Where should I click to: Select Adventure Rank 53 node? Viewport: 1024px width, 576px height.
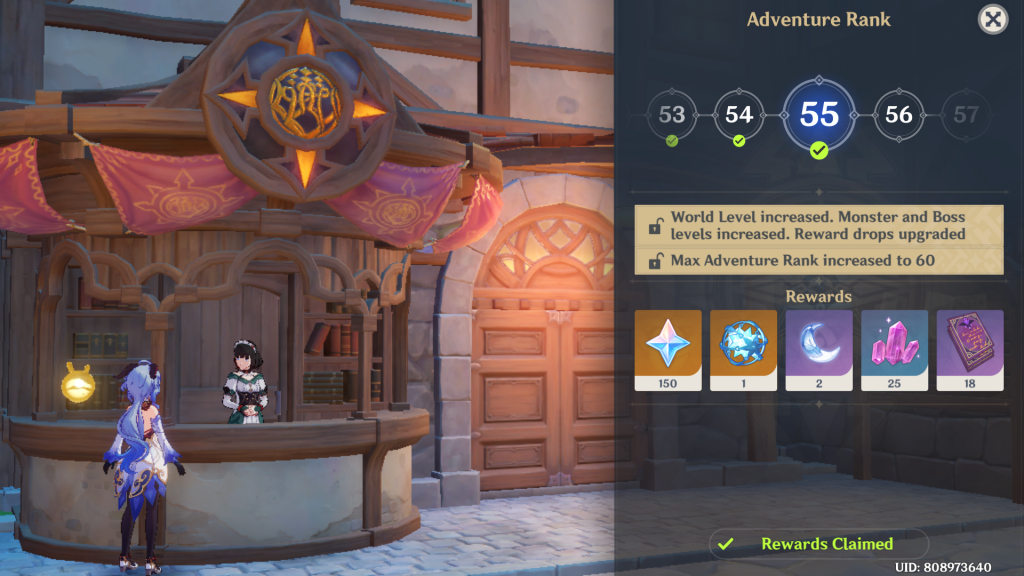[672, 114]
